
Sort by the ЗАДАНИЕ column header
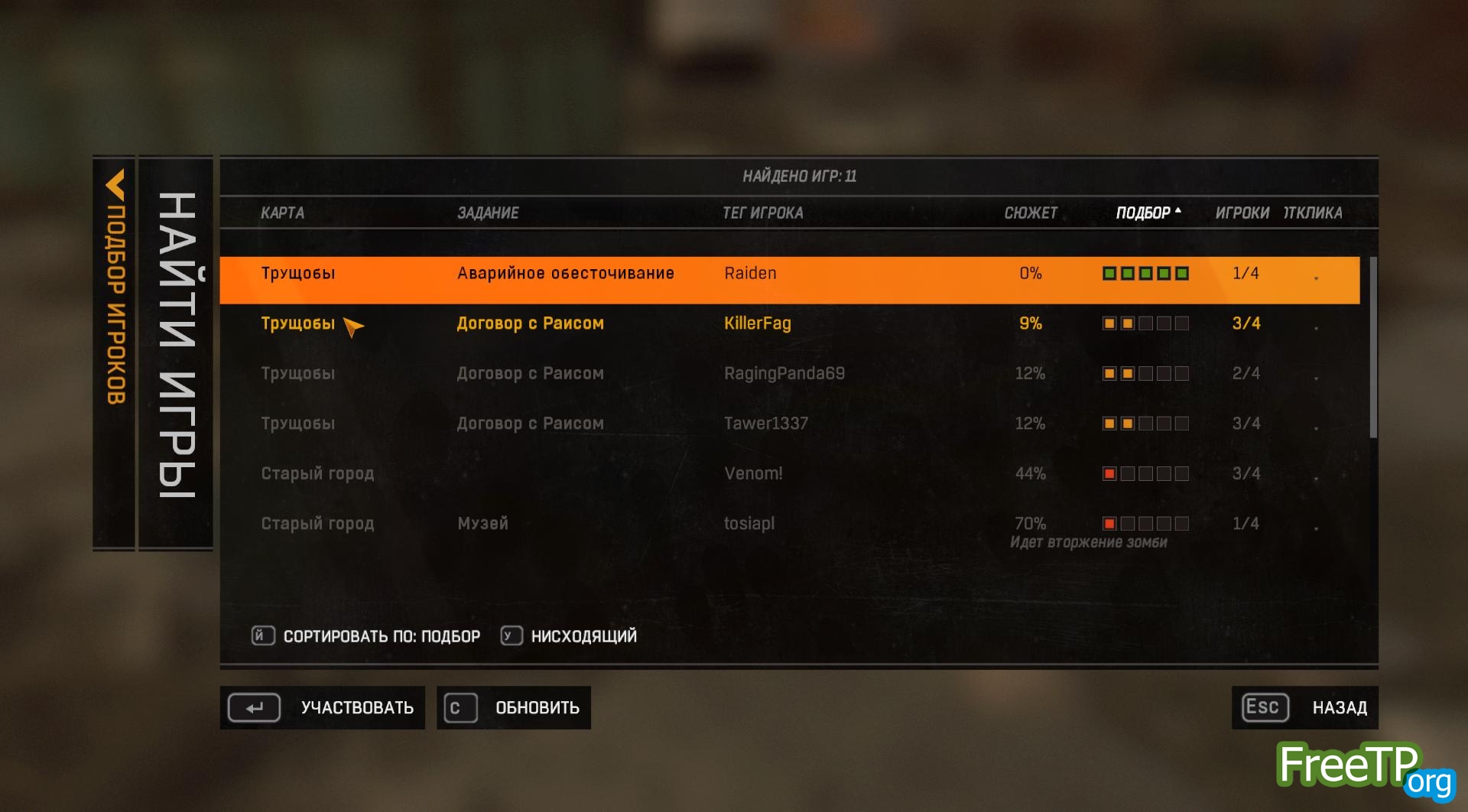[488, 213]
